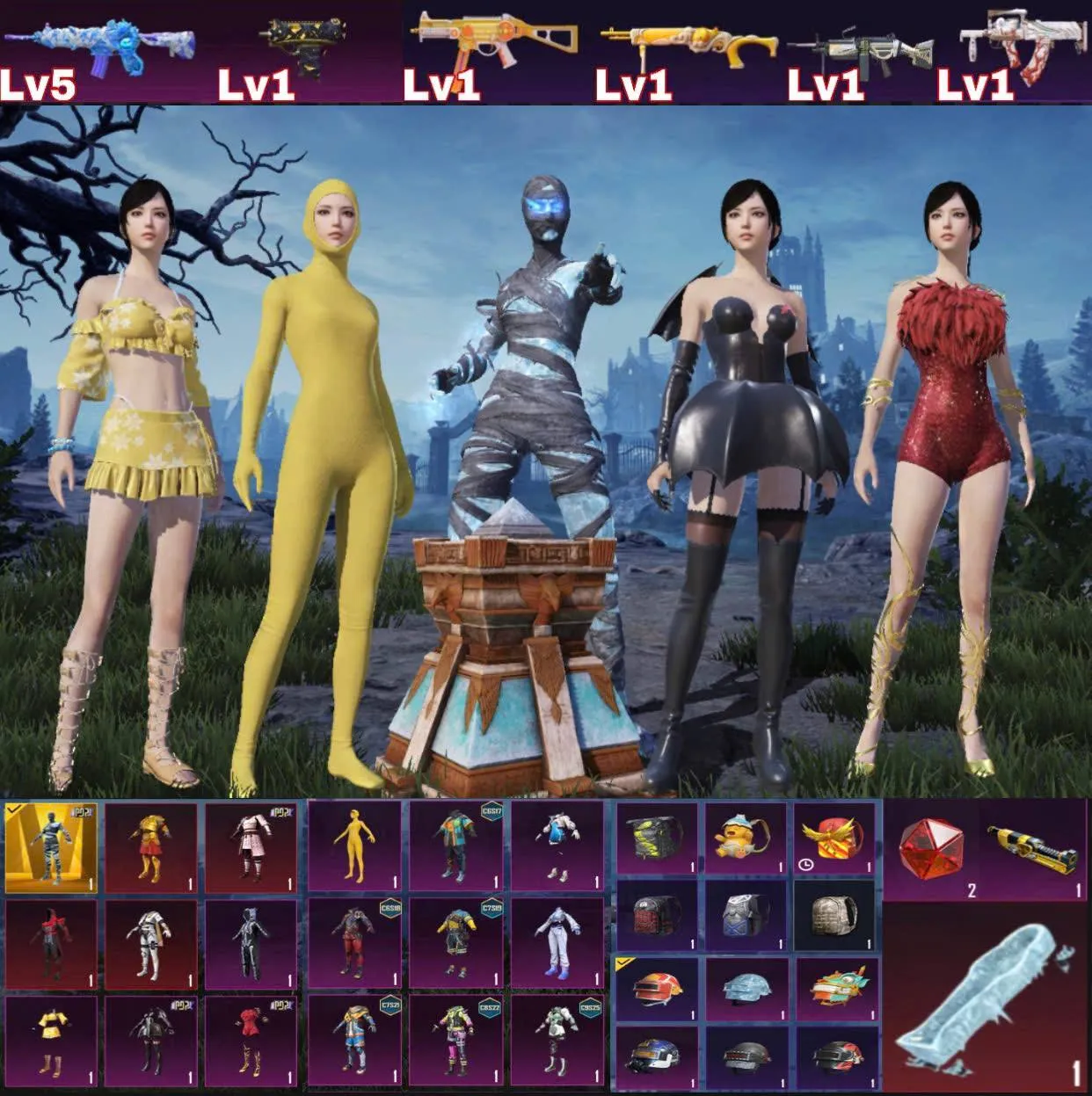Select the yellow ruffle bikini outfit slot
1092x1096 pixels.
tap(51, 1040)
